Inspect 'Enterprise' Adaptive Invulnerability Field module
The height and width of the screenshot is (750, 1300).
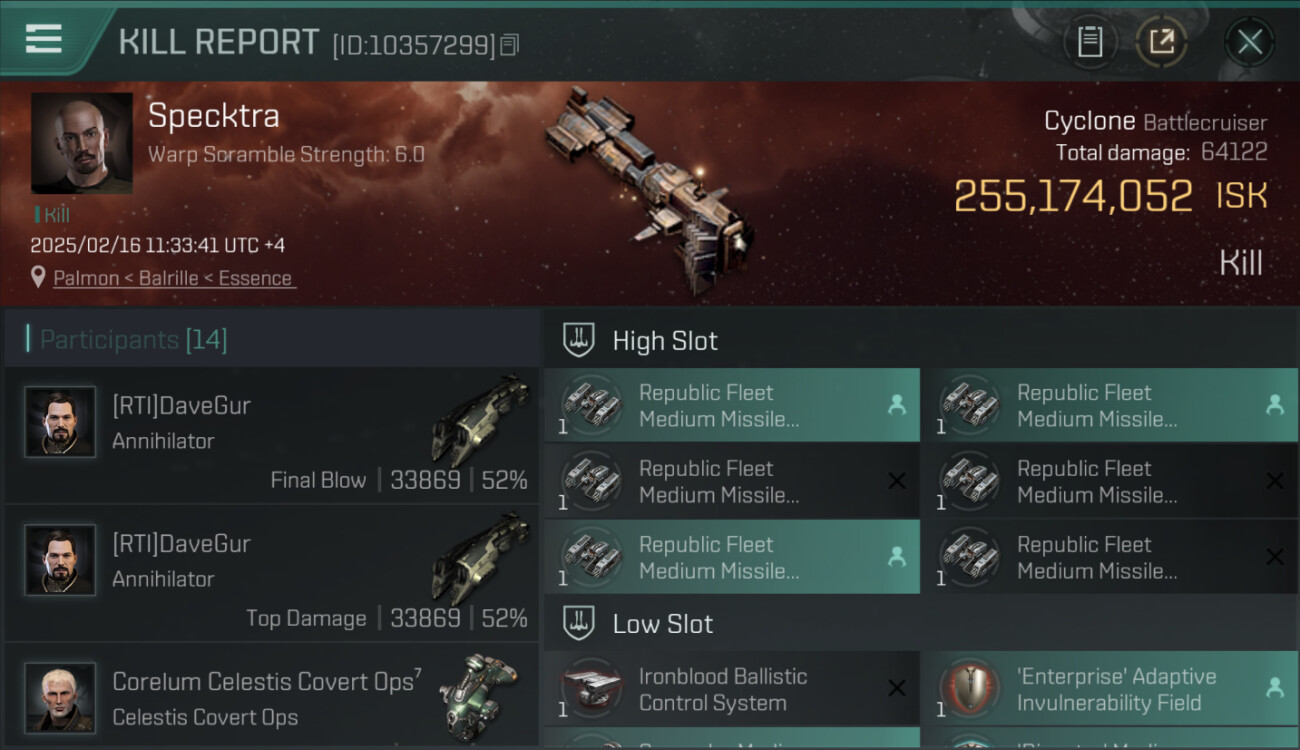click(1109, 689)
